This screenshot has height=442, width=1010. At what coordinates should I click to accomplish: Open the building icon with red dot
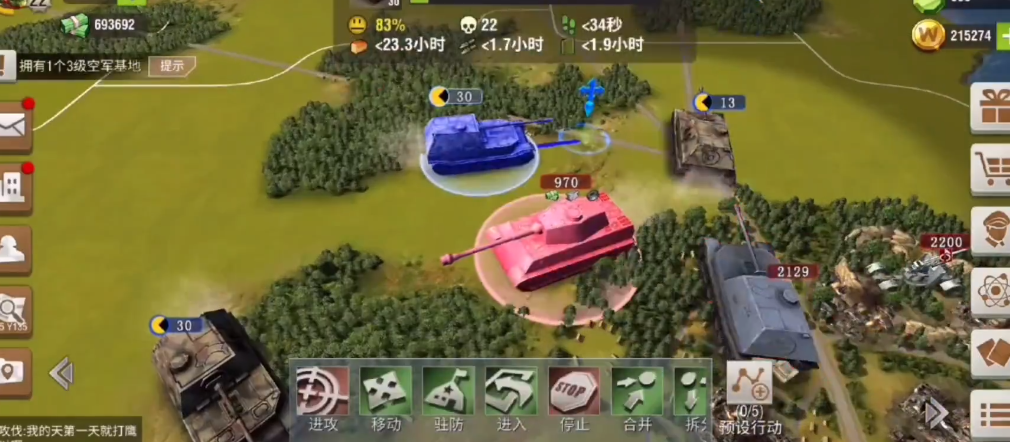14,187
